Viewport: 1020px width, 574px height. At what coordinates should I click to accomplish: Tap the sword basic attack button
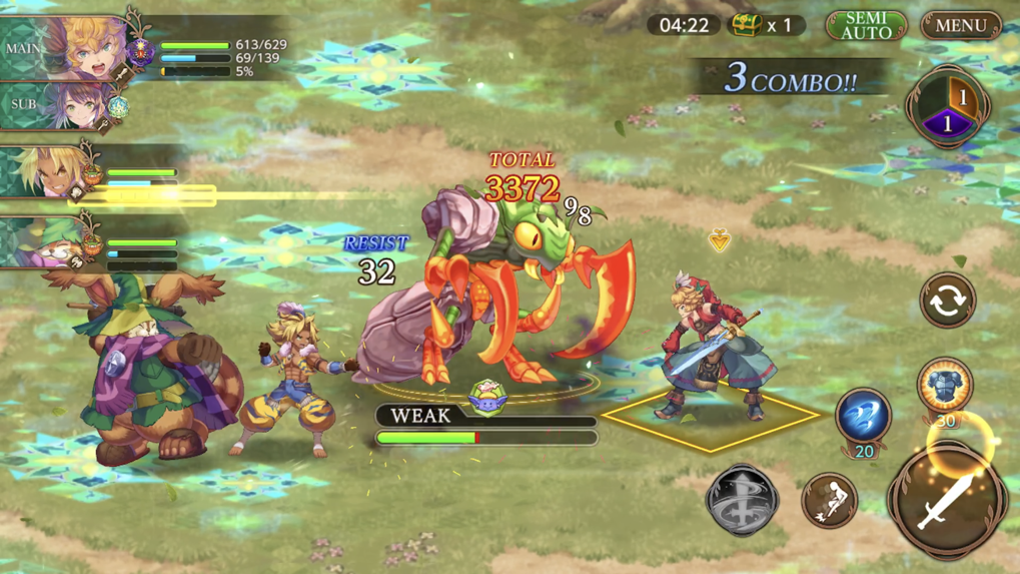pos(948,501)
